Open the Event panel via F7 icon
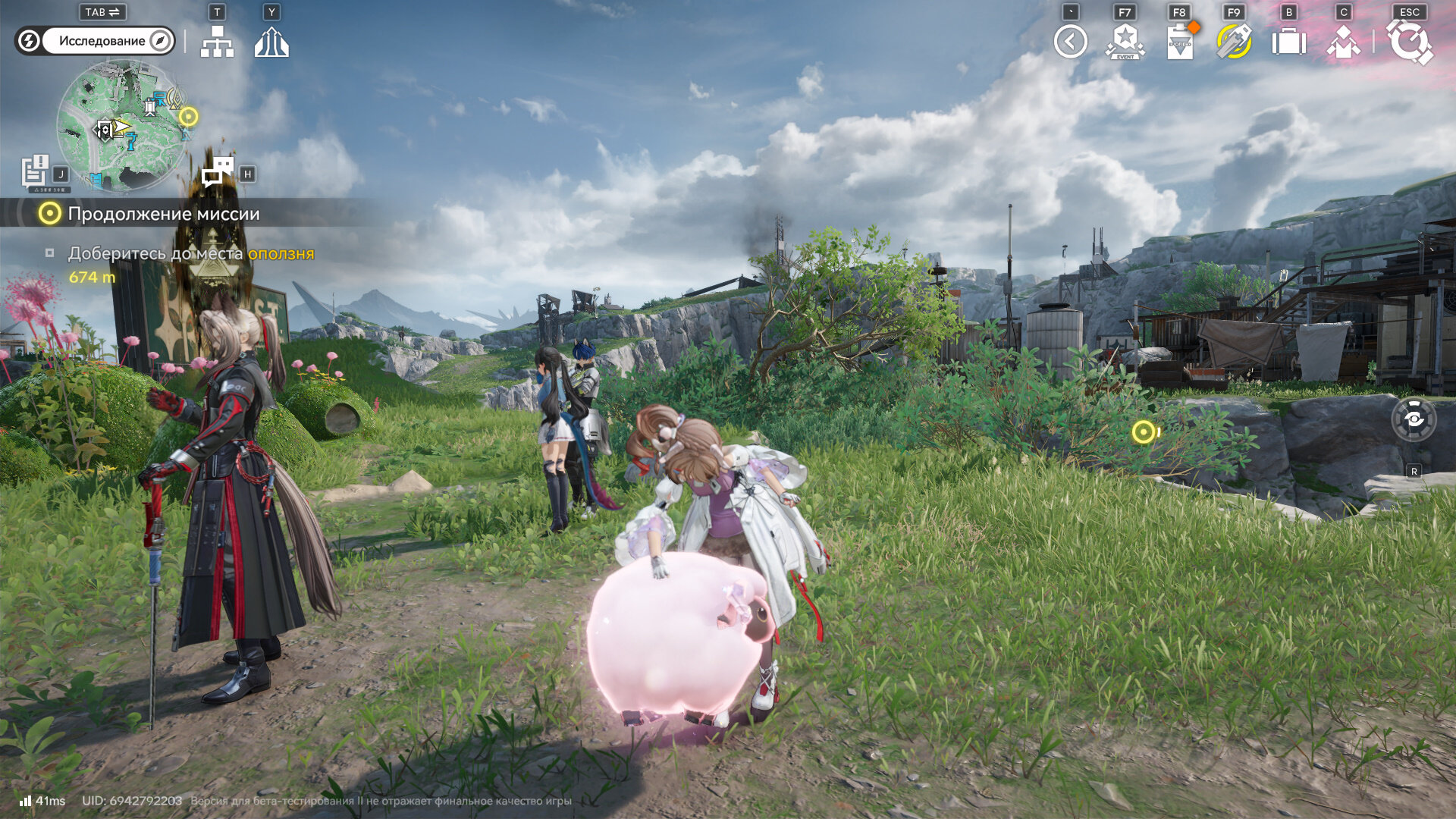Image resolution: width=1456 pixels, height=819 pixels. point(1125,43)
